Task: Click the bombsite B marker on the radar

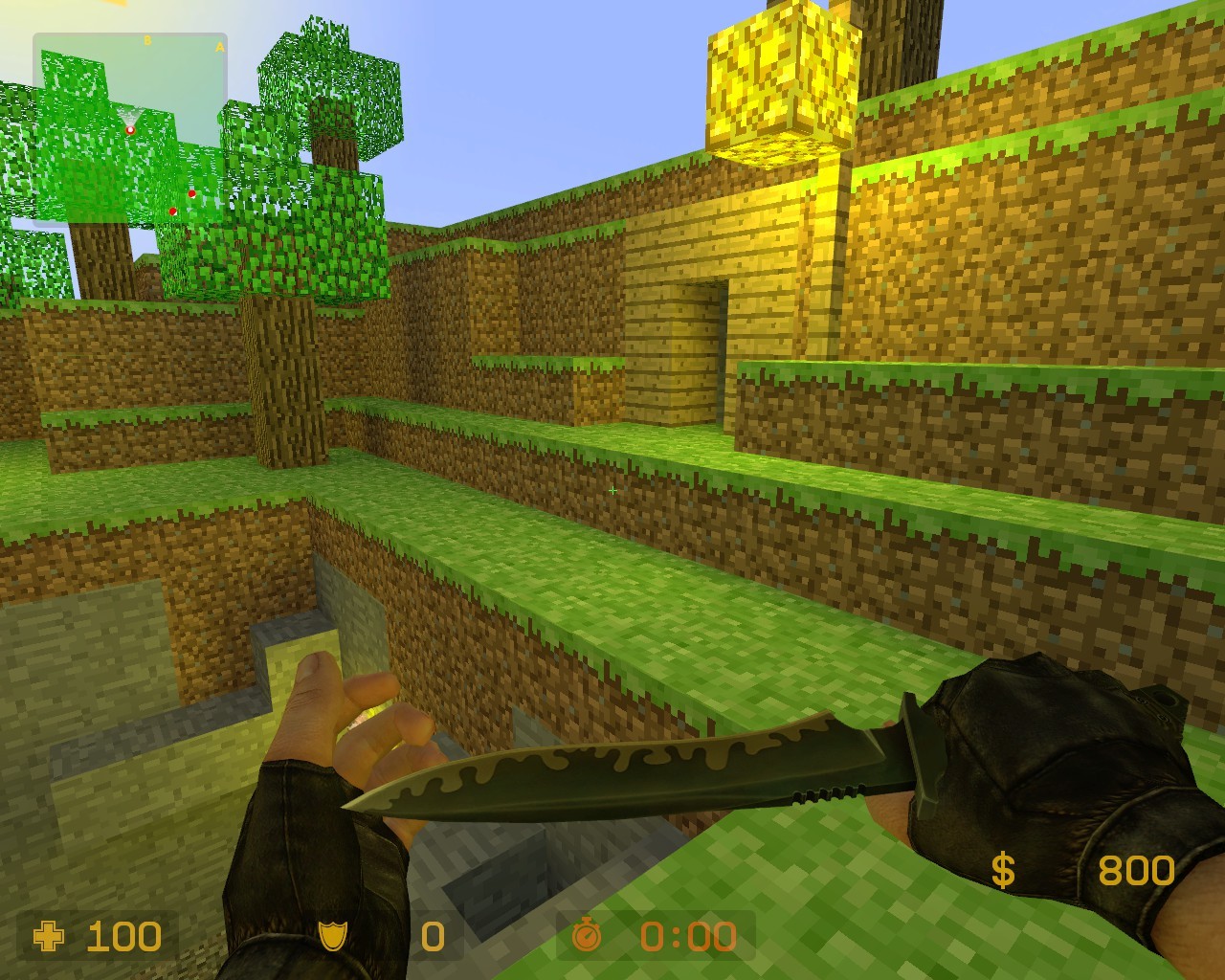Action: pyautogui.click(x=147, y=39)
